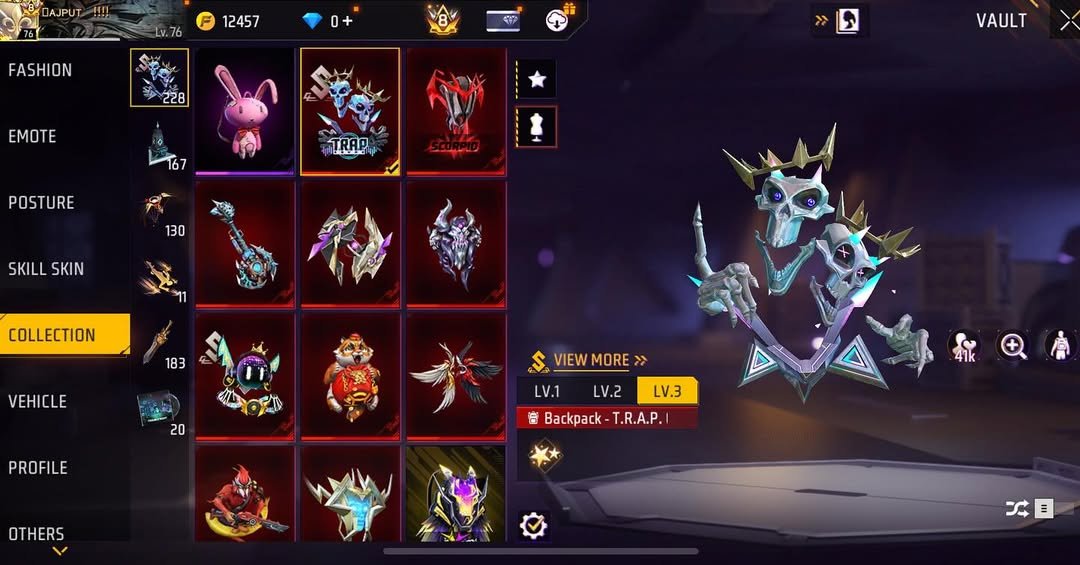
Task: Choose the red Scorpio backpack
Action: tap(456, 110)
